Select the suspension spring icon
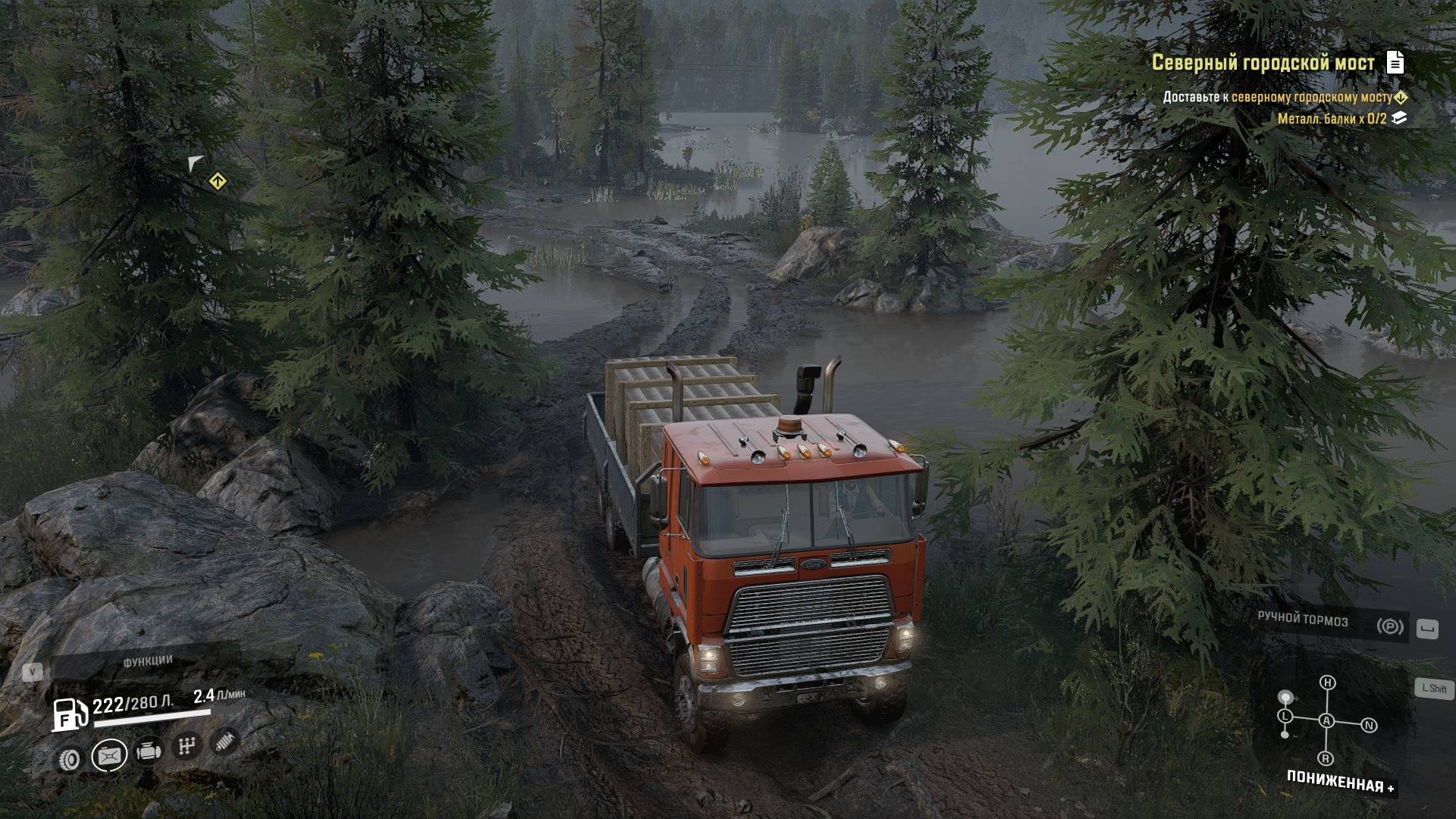Viewport: 1456px width, 819px height. tap(224, 741)
